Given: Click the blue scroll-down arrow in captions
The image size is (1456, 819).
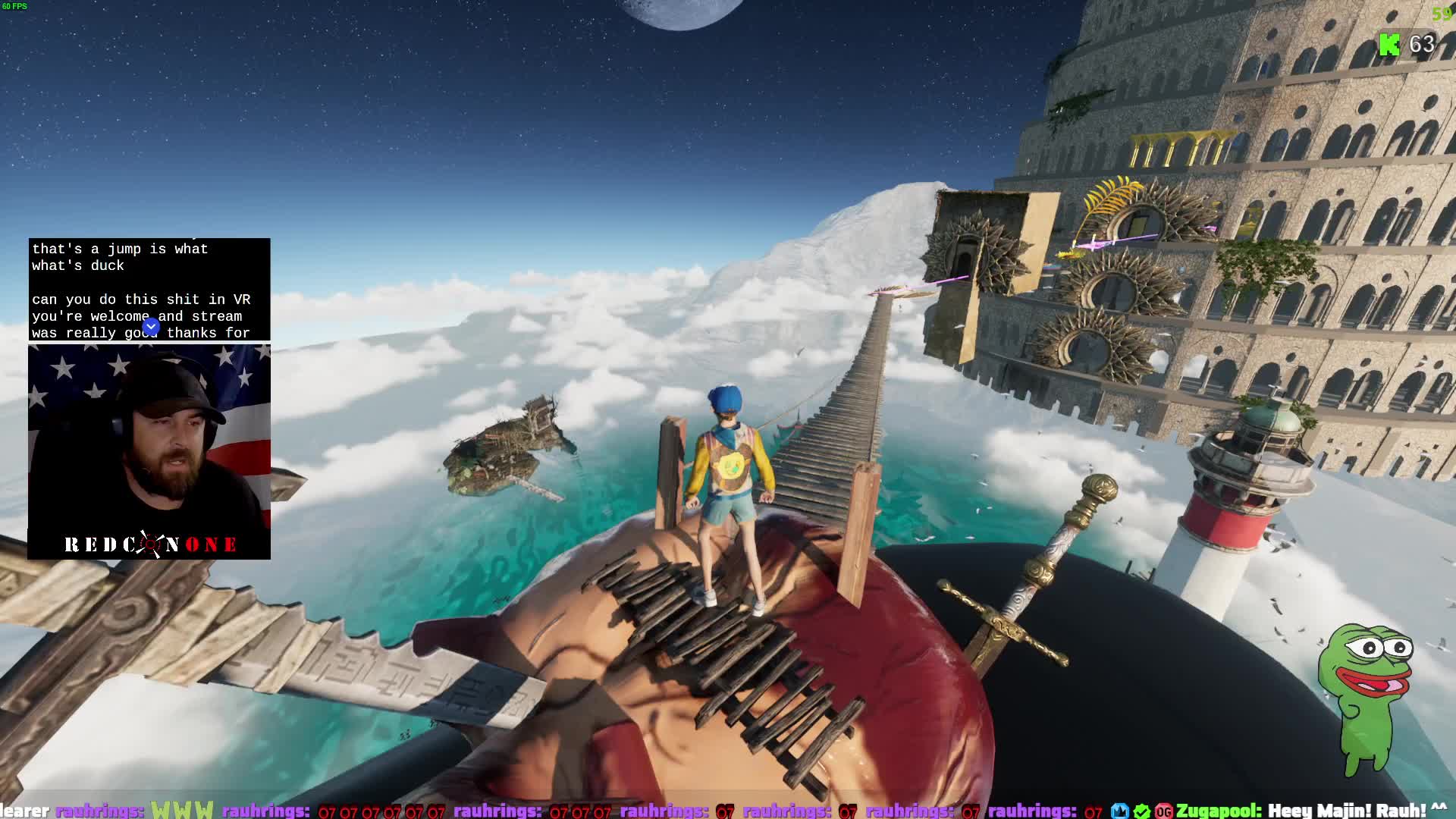Looking at the screenshot, I should point(151,327).
